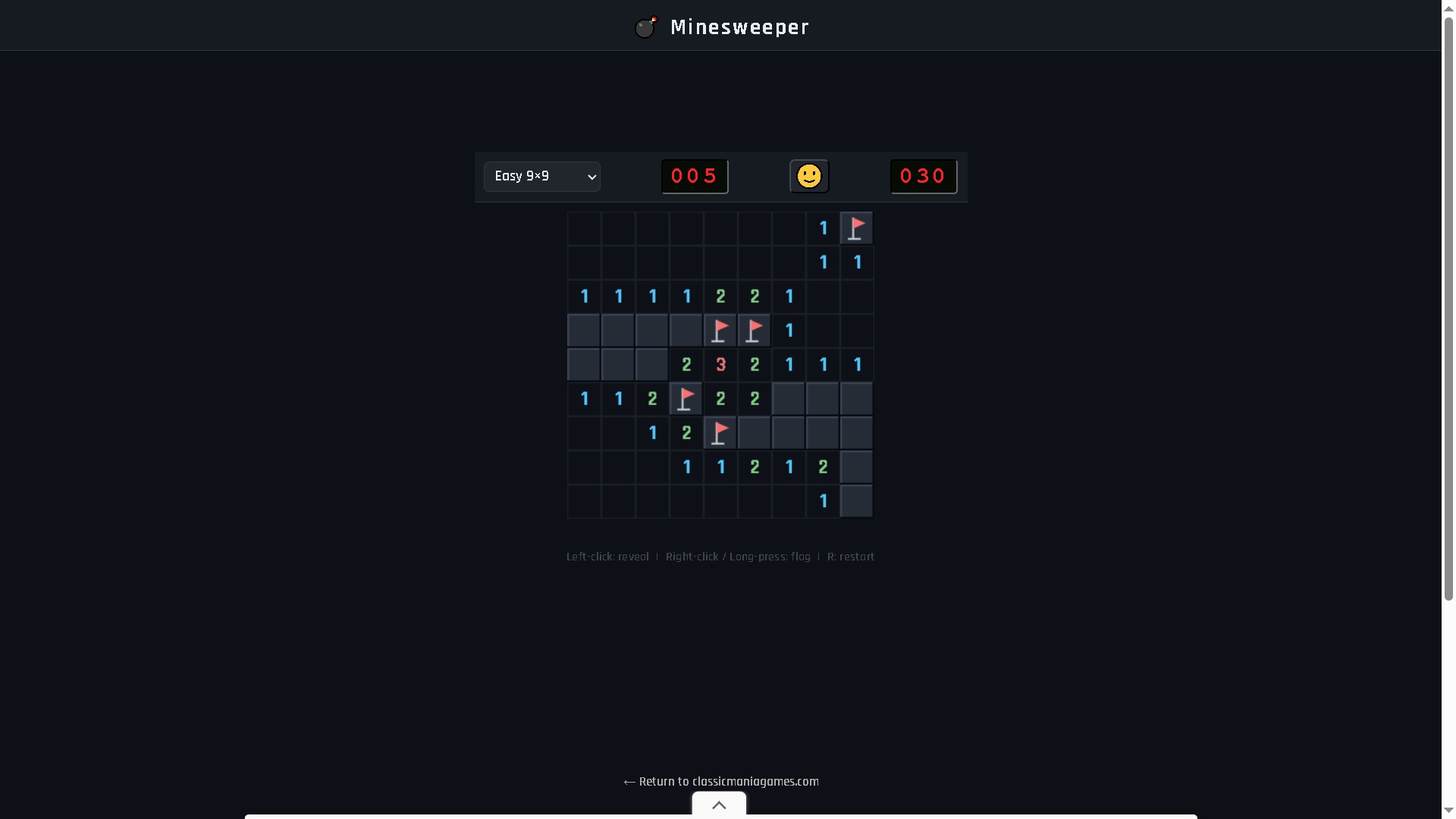Click the browser's vertical scrollbar
1456x819 pixels.
coord(1448,303)
